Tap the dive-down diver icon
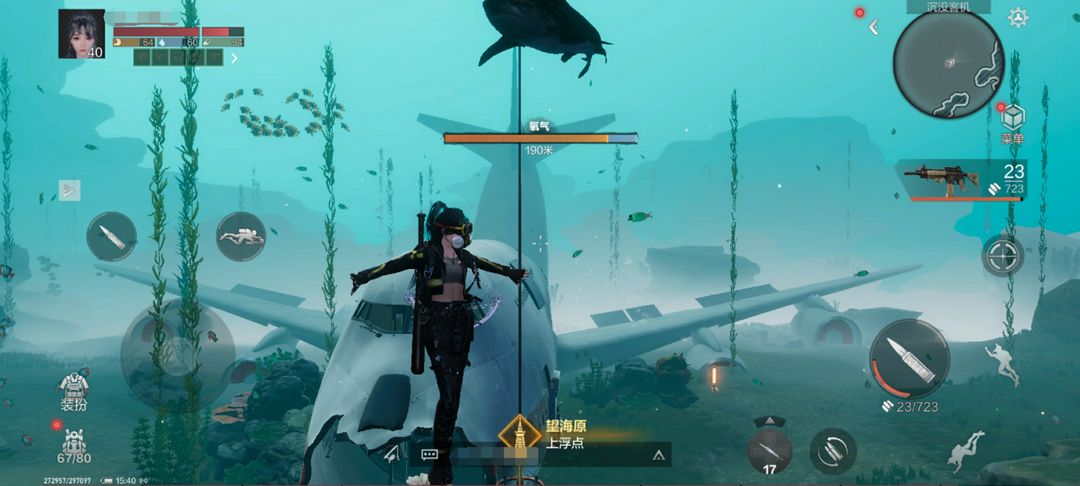 point(965,451)
